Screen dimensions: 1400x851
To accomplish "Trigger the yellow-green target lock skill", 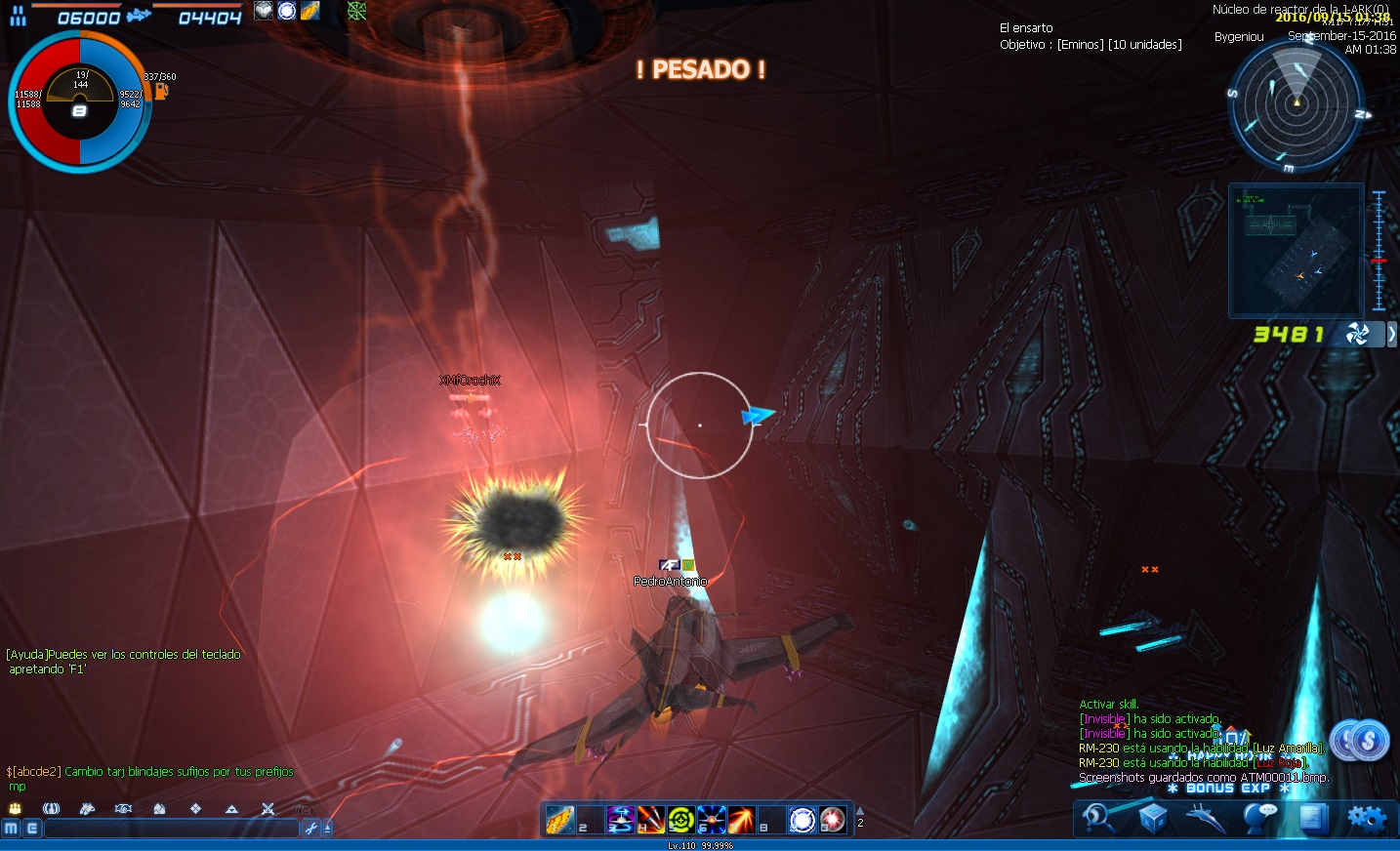I will pos(680,820).
